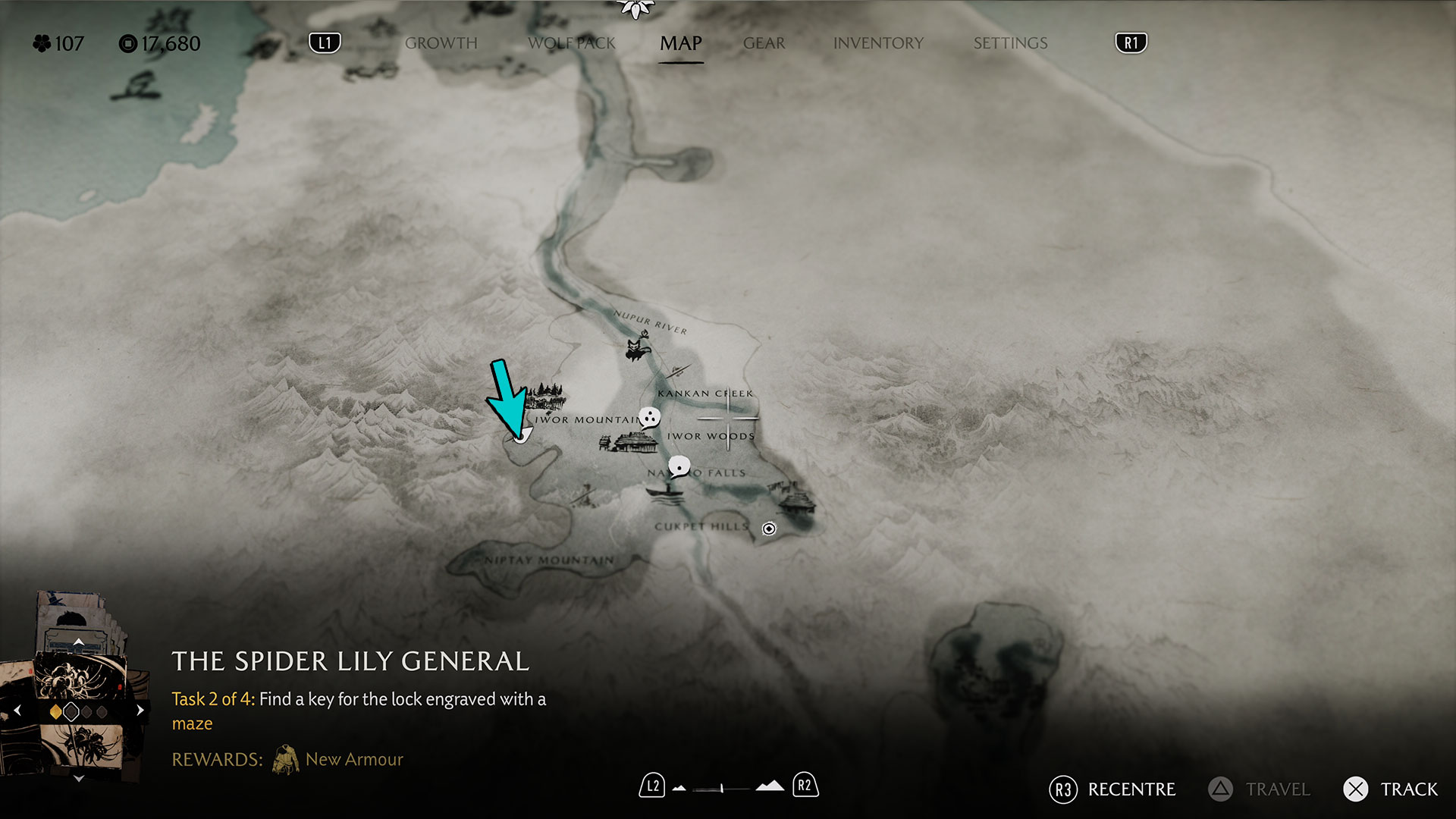1456x819 pixels.
Task: Select the single-dot speech bubble near the falls
Action: [x=679, y=466]
